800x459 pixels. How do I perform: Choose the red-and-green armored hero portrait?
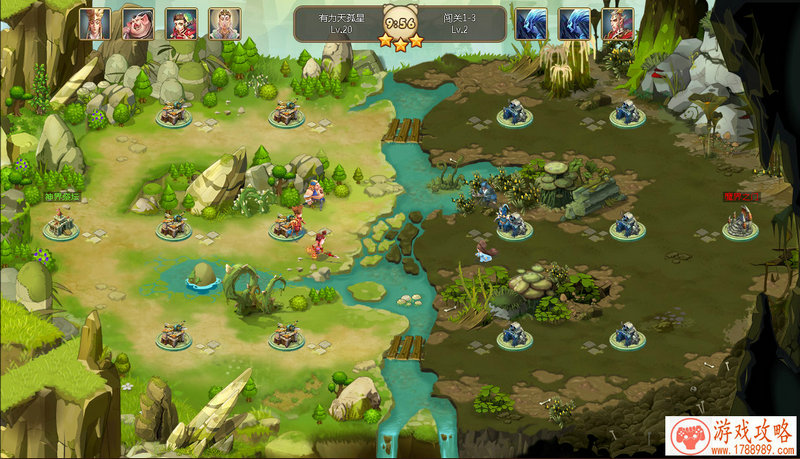(x=181, y=23)
